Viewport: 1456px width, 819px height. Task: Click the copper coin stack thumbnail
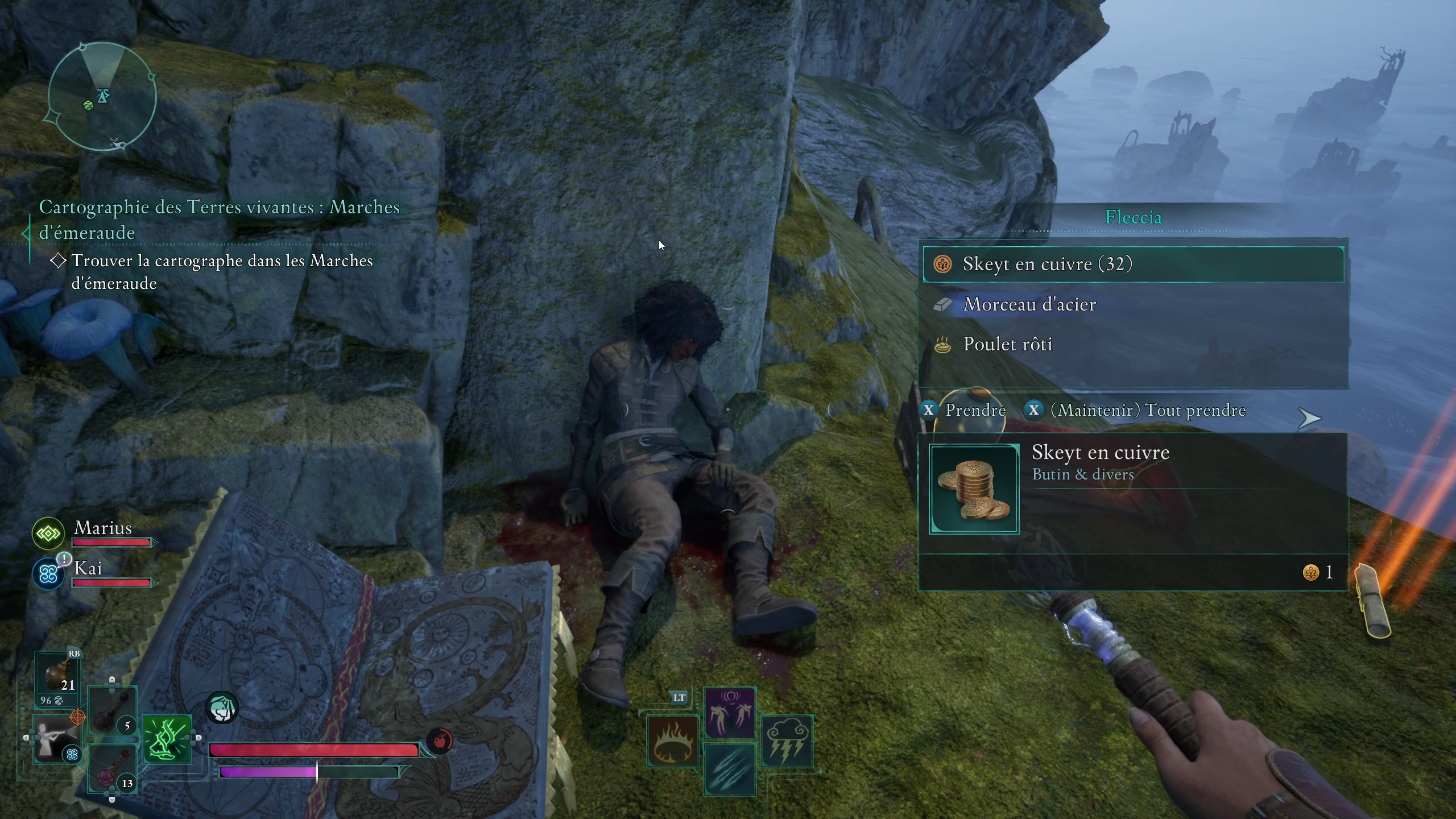pos(974,489)
